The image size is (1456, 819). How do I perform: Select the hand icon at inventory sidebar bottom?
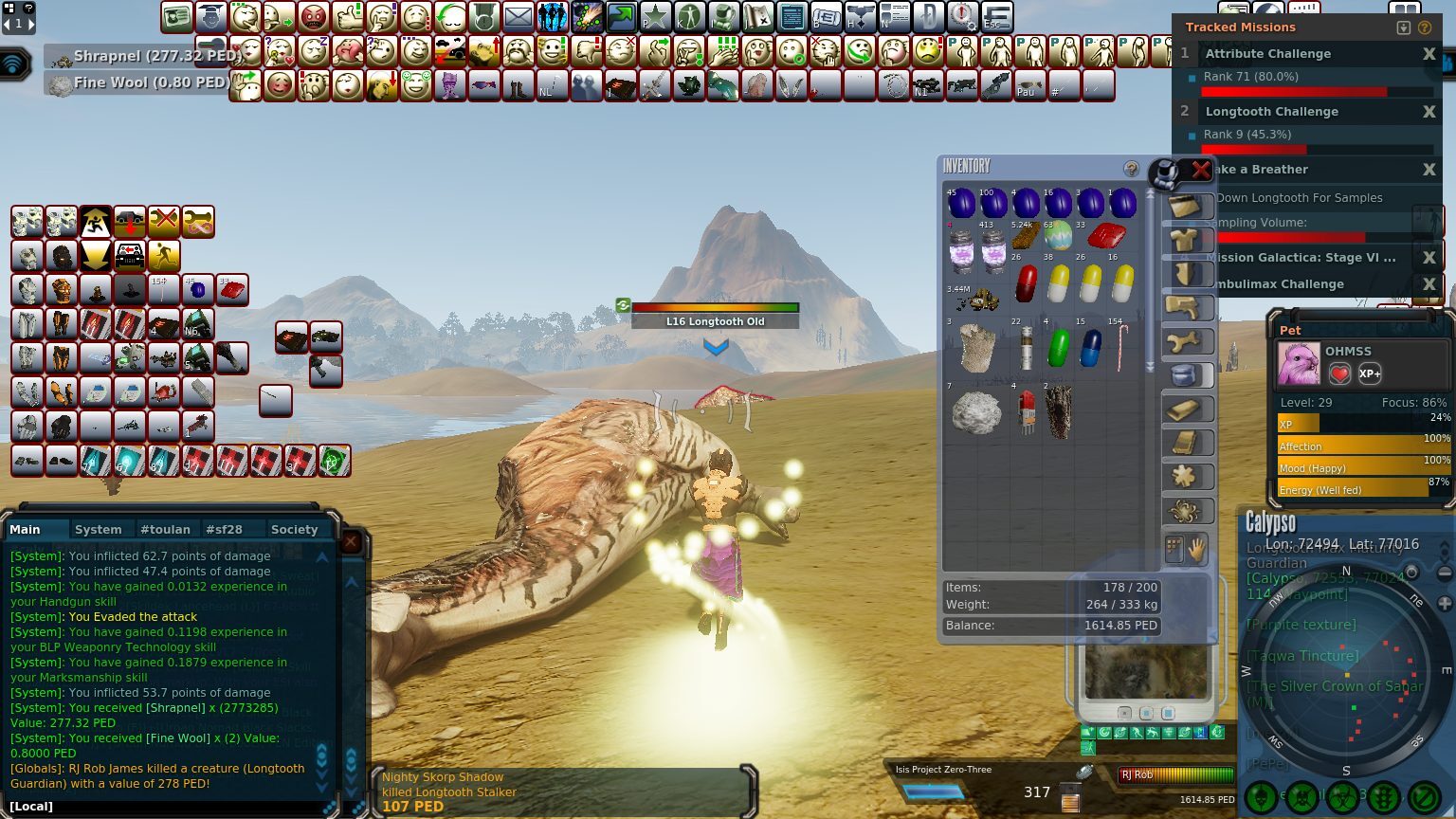[1198, 549]
